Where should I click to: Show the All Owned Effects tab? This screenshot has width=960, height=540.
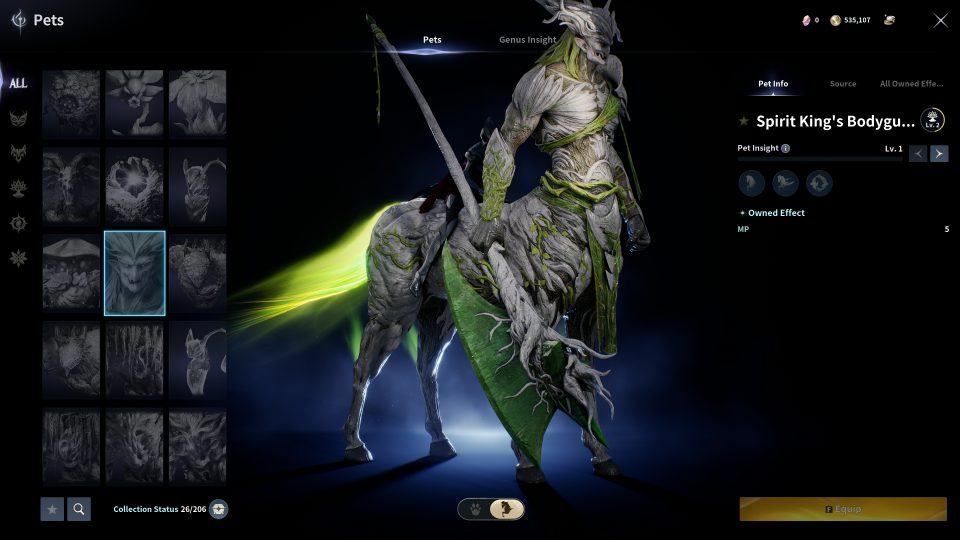pyautogui.click(x=911, y=84)
